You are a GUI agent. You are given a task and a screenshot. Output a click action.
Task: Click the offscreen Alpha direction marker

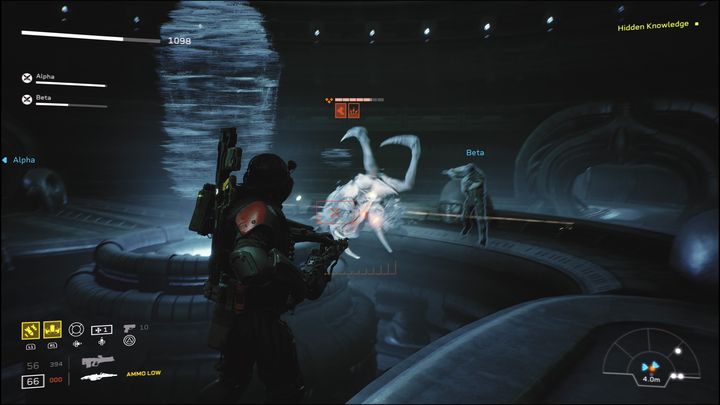click(x=20, y=159)
